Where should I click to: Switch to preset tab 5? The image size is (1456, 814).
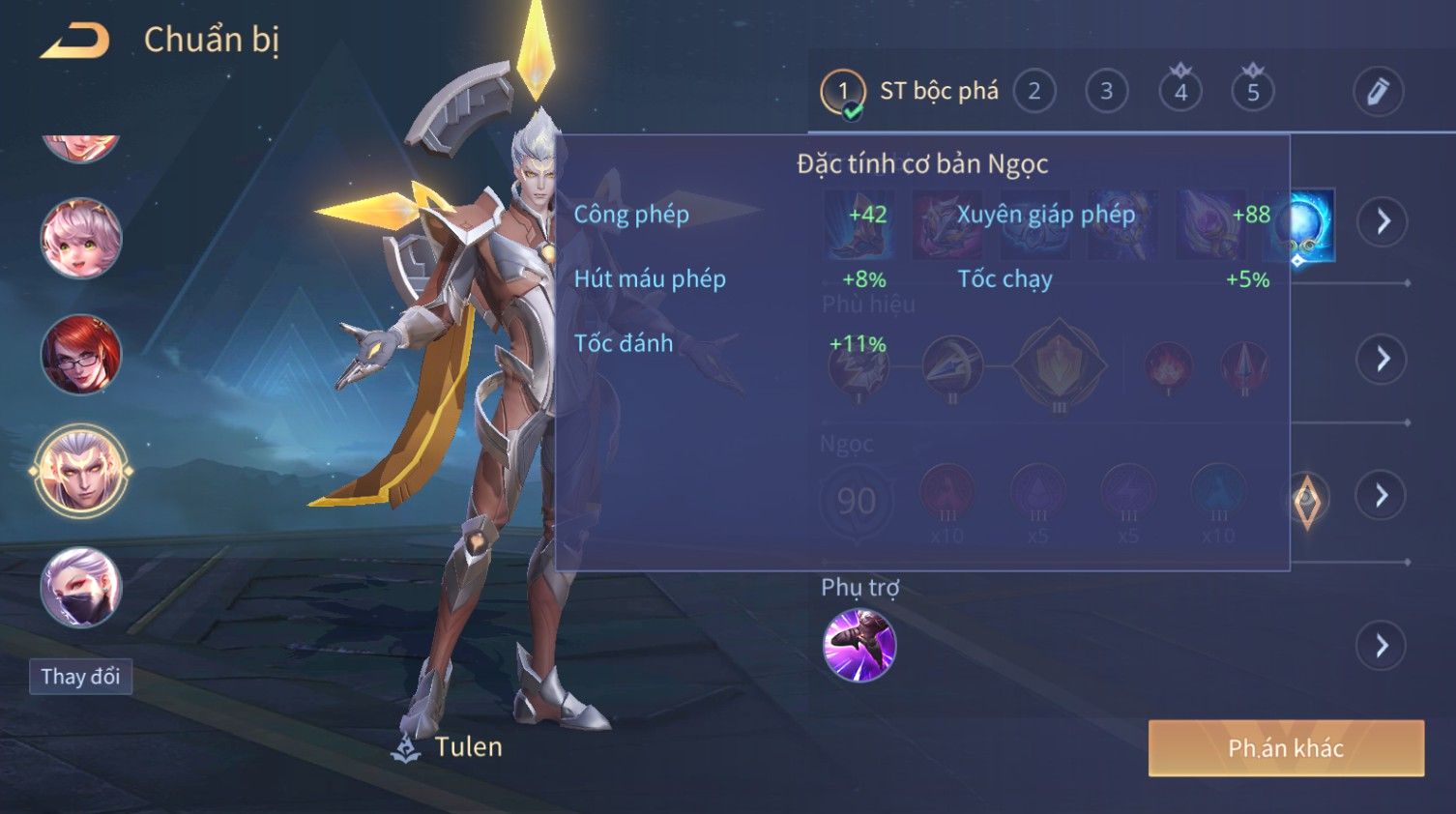pos(1252,92)
